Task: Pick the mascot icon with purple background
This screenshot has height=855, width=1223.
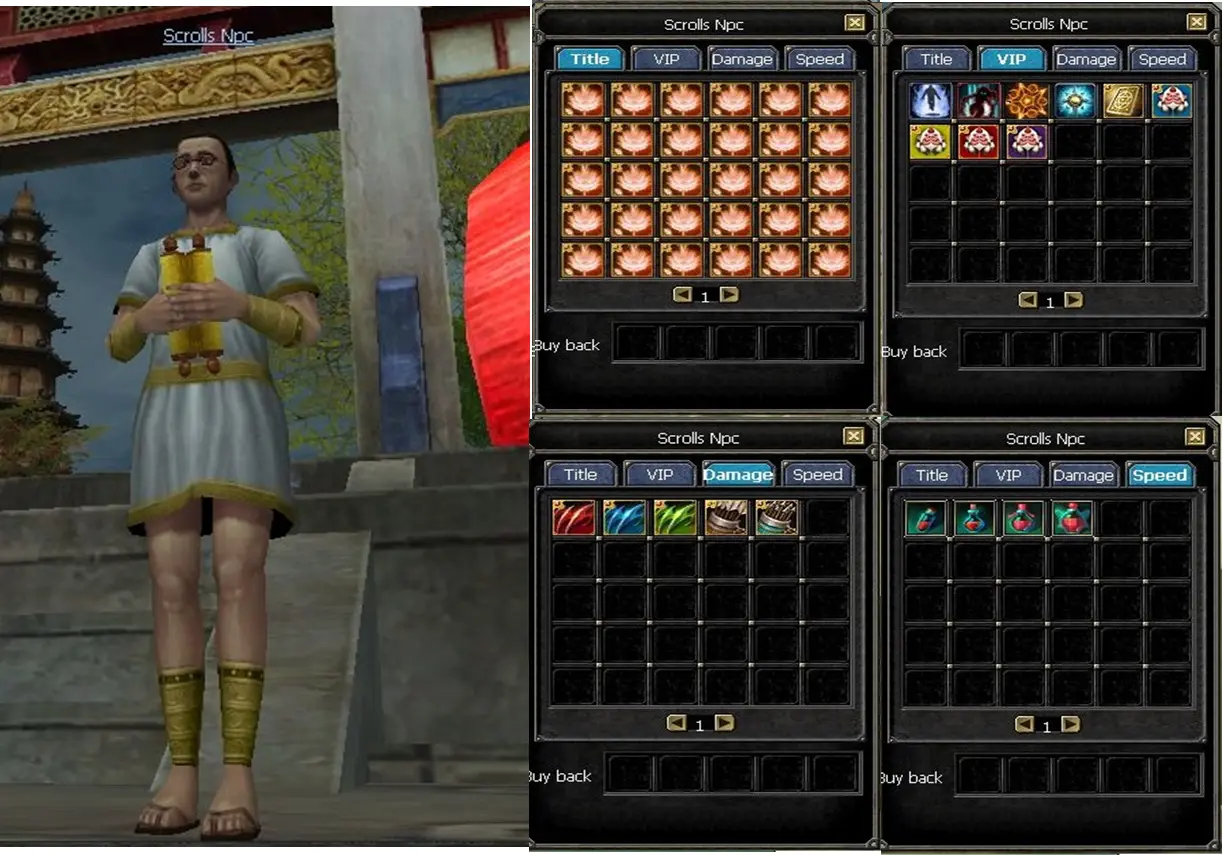Action: click(x=1027, y=142)
